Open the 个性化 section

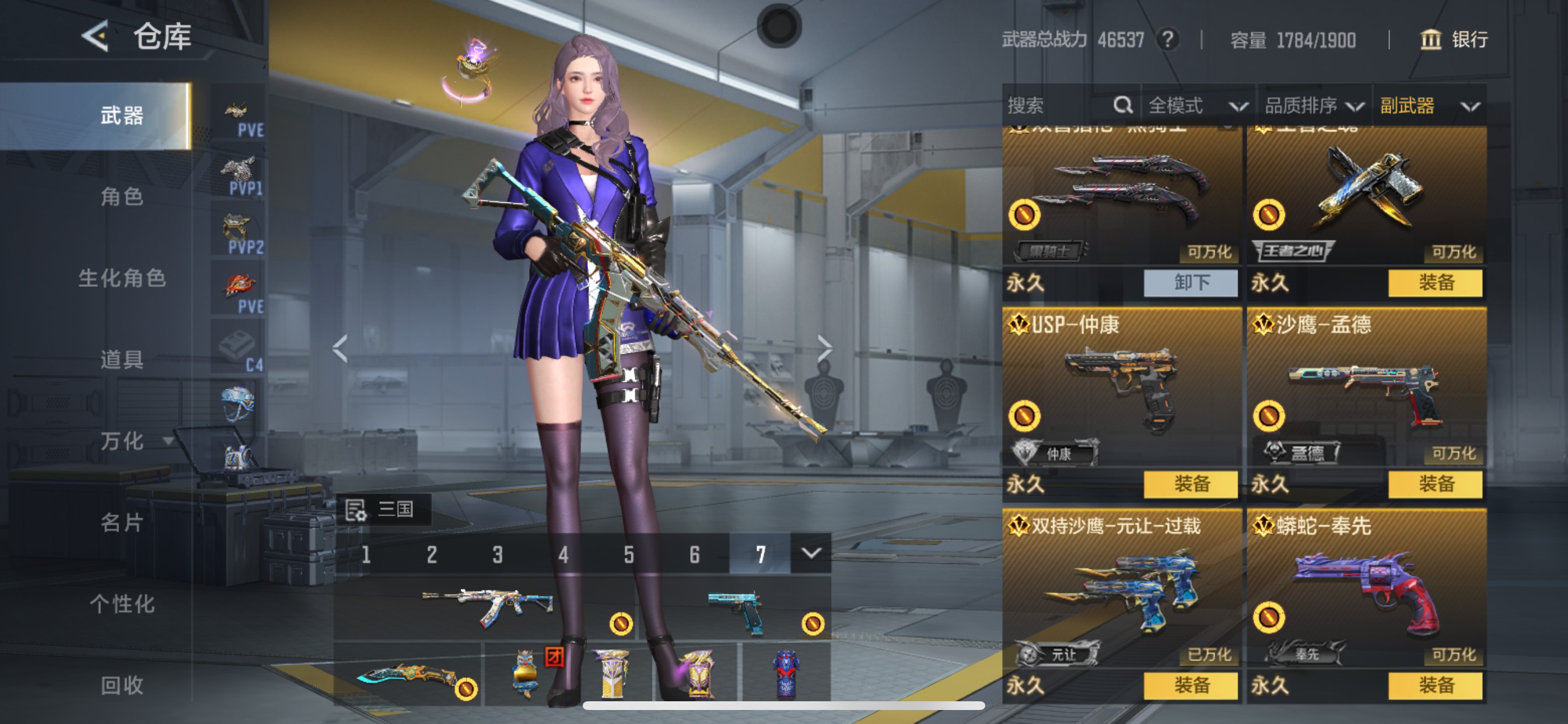(122, 604)
